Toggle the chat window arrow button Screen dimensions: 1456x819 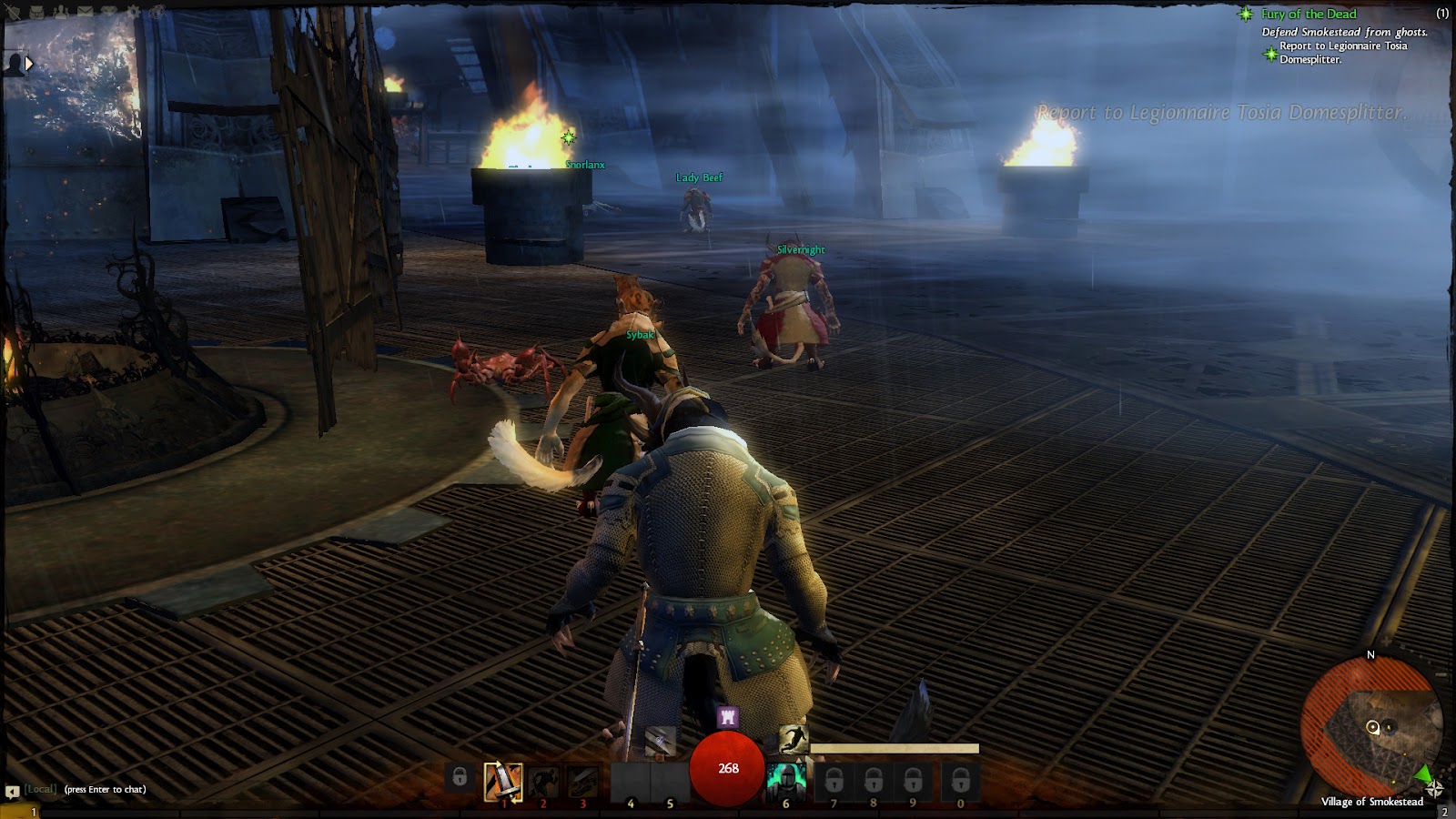tap(12, 791)
